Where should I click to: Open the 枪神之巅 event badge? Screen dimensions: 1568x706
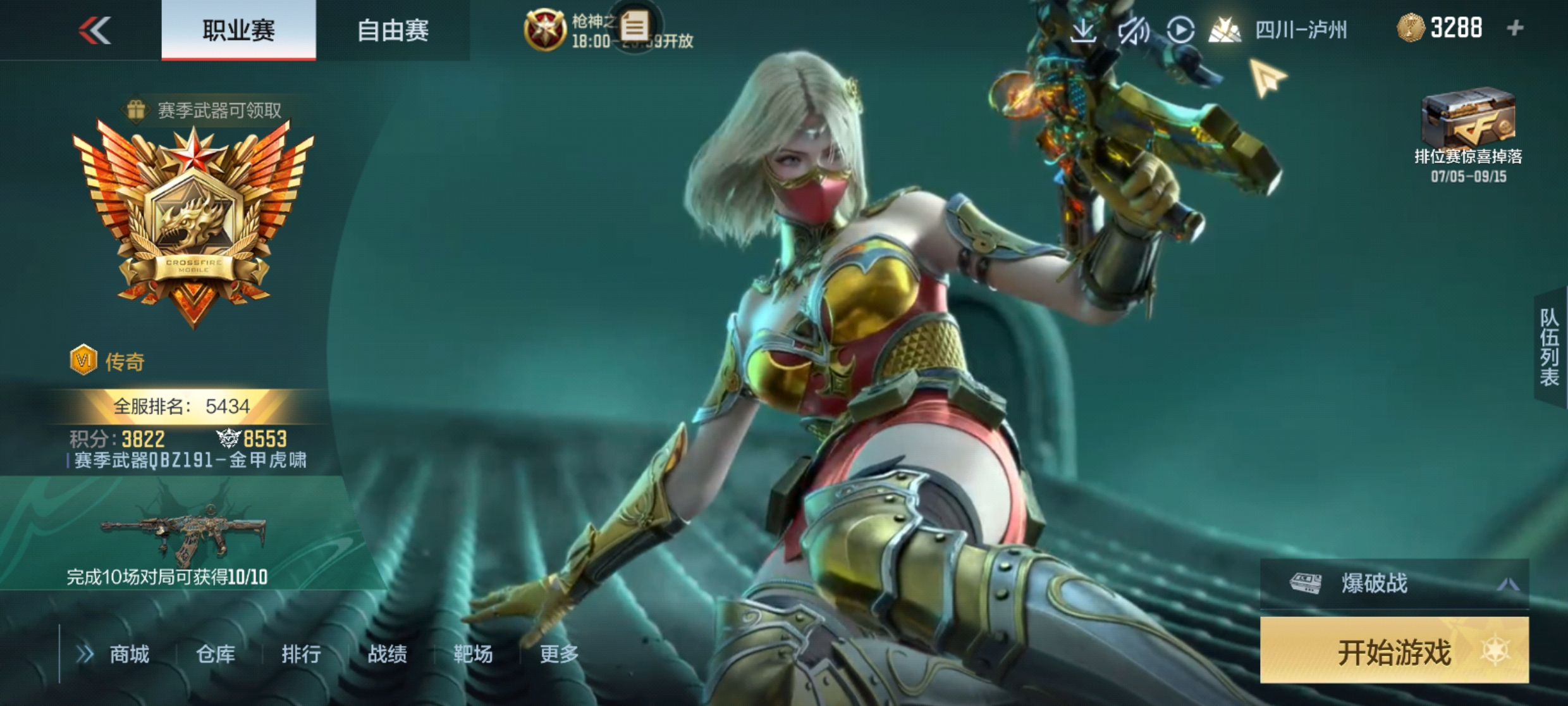(545, 30)
